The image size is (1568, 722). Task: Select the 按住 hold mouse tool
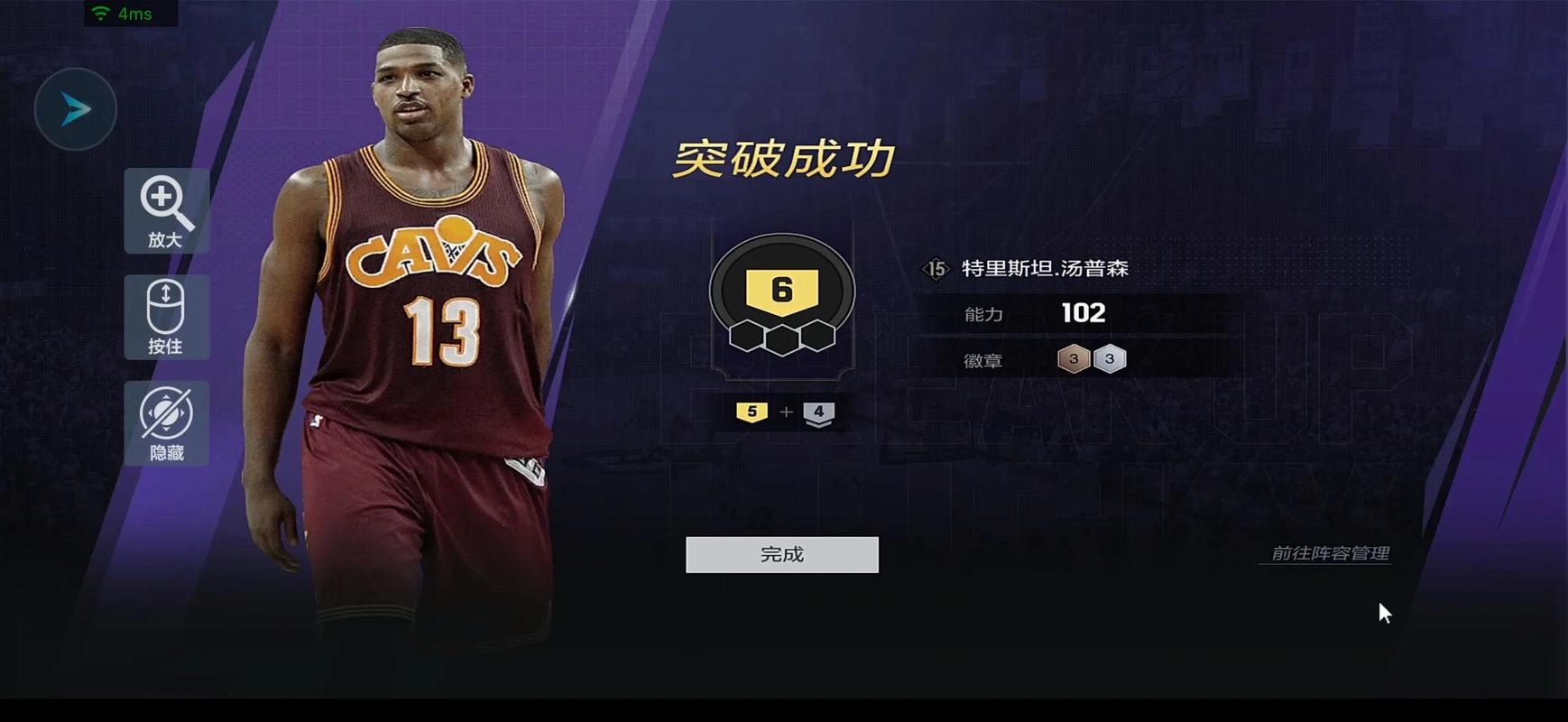(x=166, y=317)
